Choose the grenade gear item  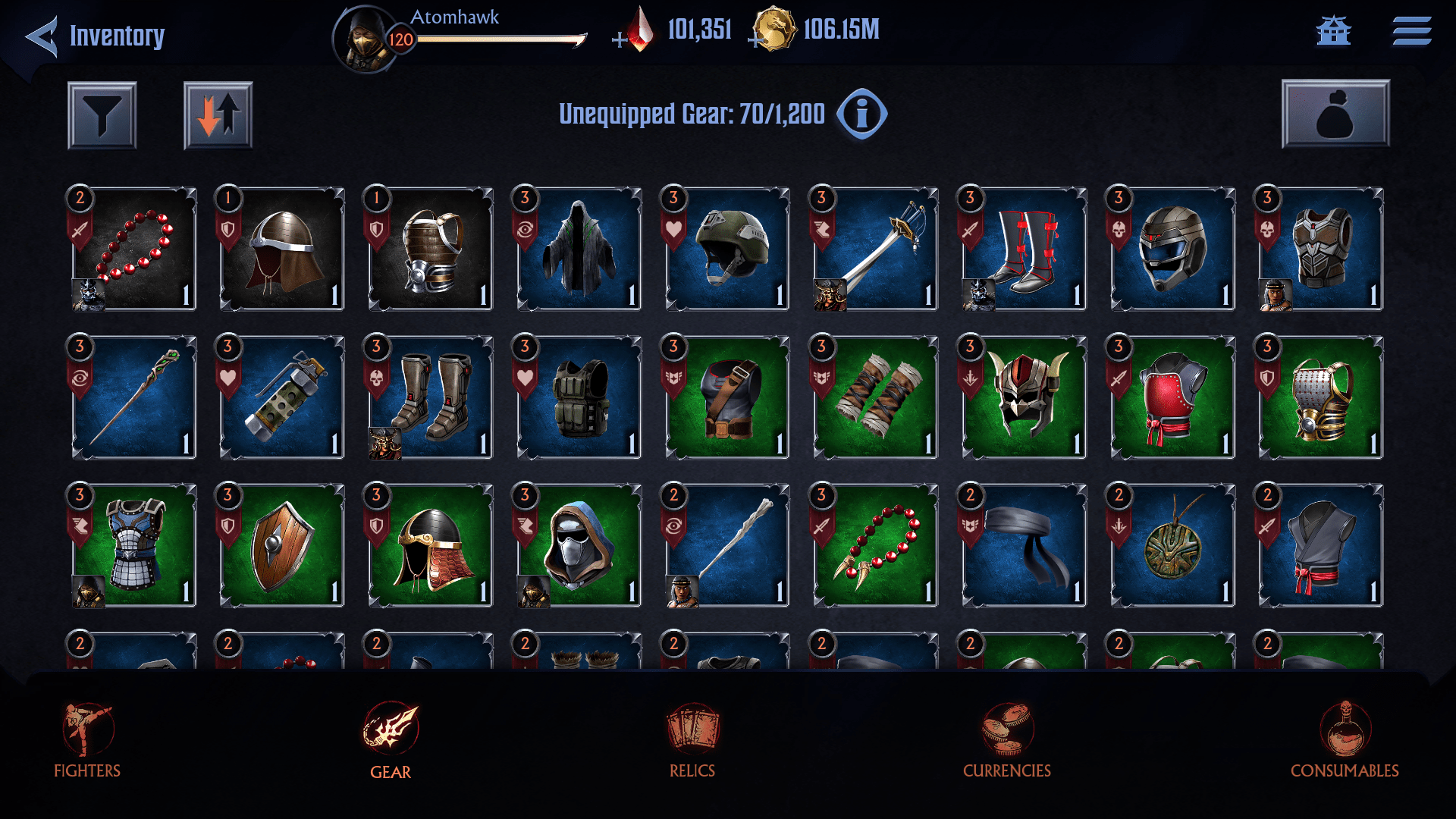click(282, 397)
